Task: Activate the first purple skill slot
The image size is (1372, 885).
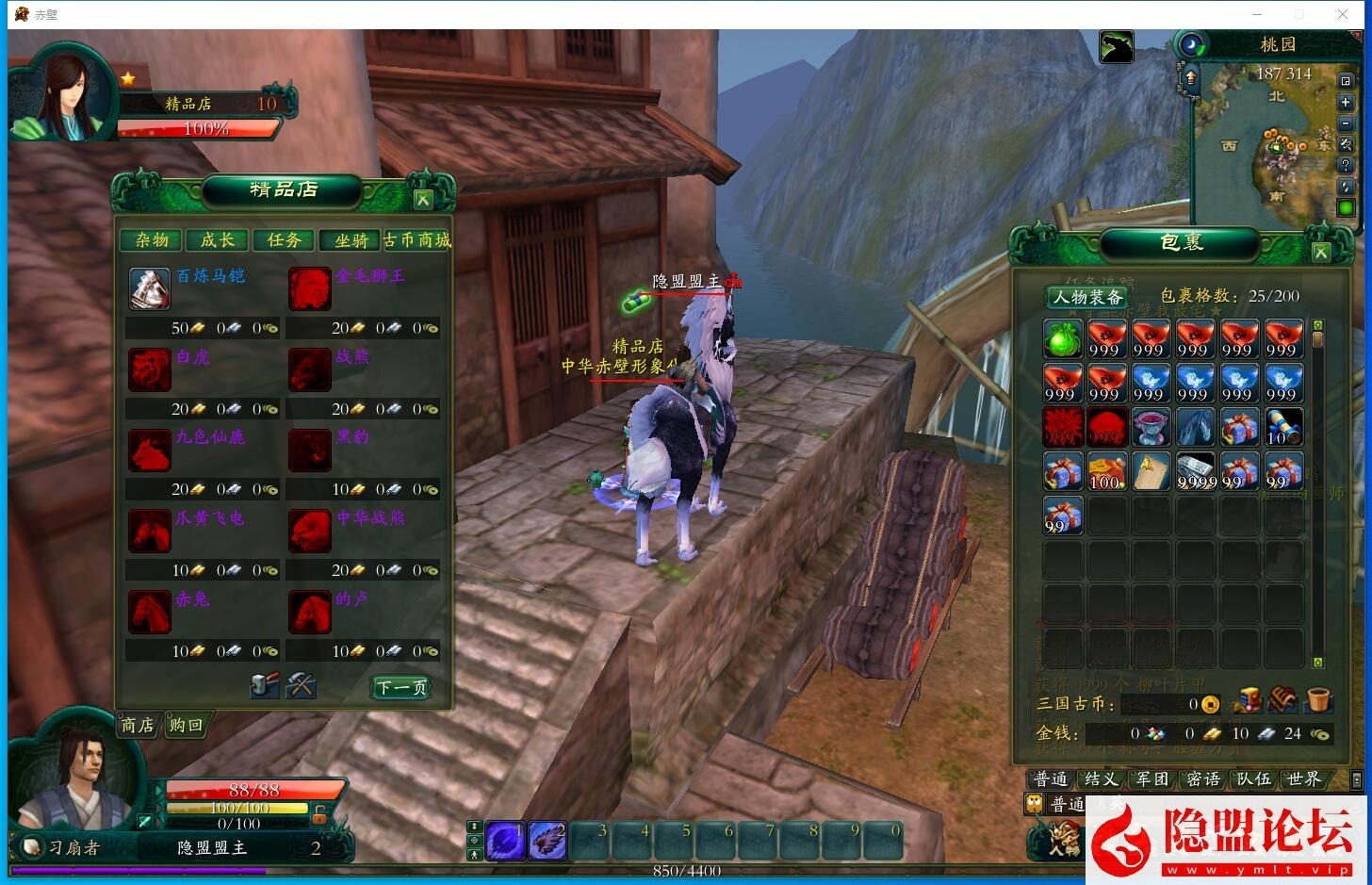Action: 505,840
